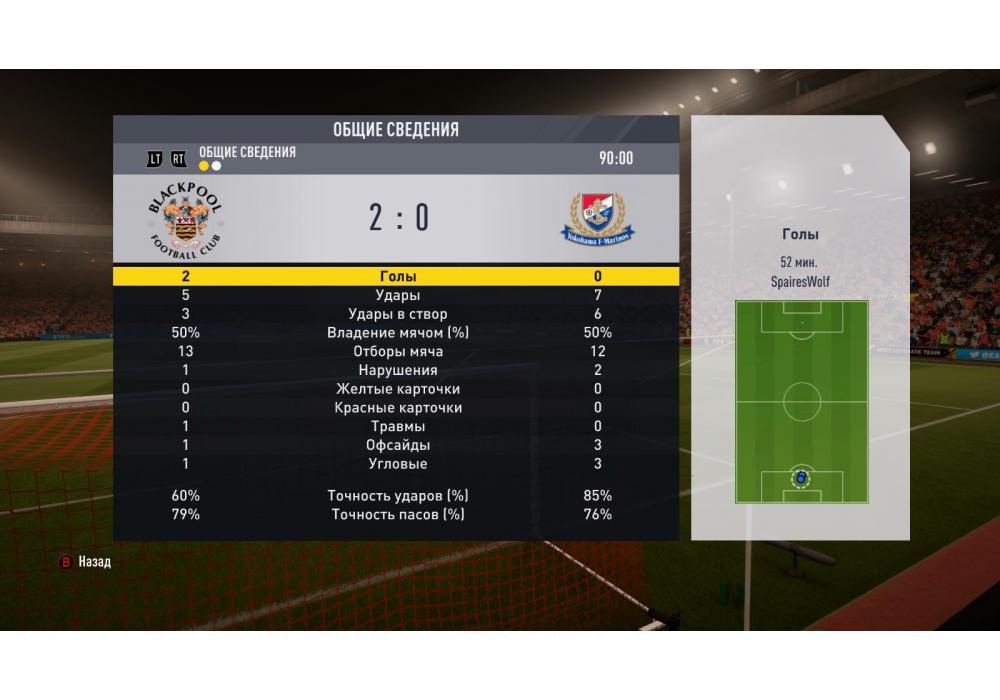Choose the Офсайды row
The image size is (1000, 700).
point(397,446)
